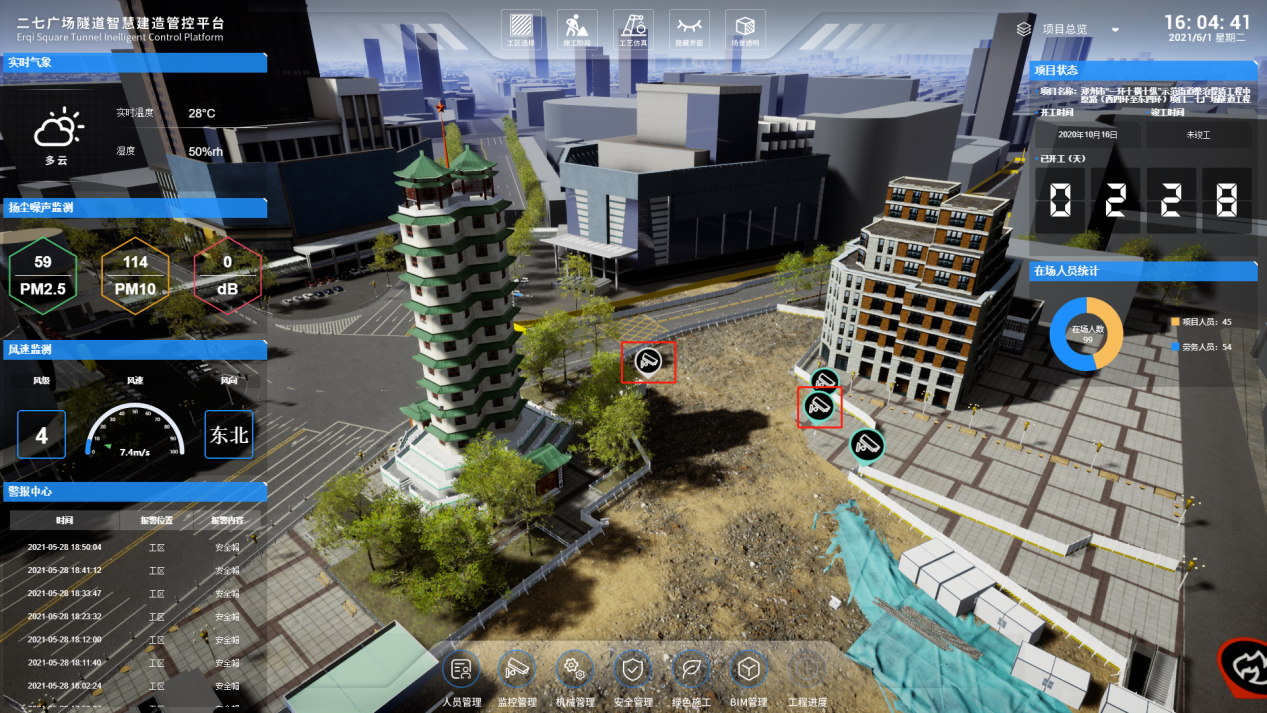
Task: Open the 工区选择 work zone selector
Action: pyautogui.click(x=521, y=28)
